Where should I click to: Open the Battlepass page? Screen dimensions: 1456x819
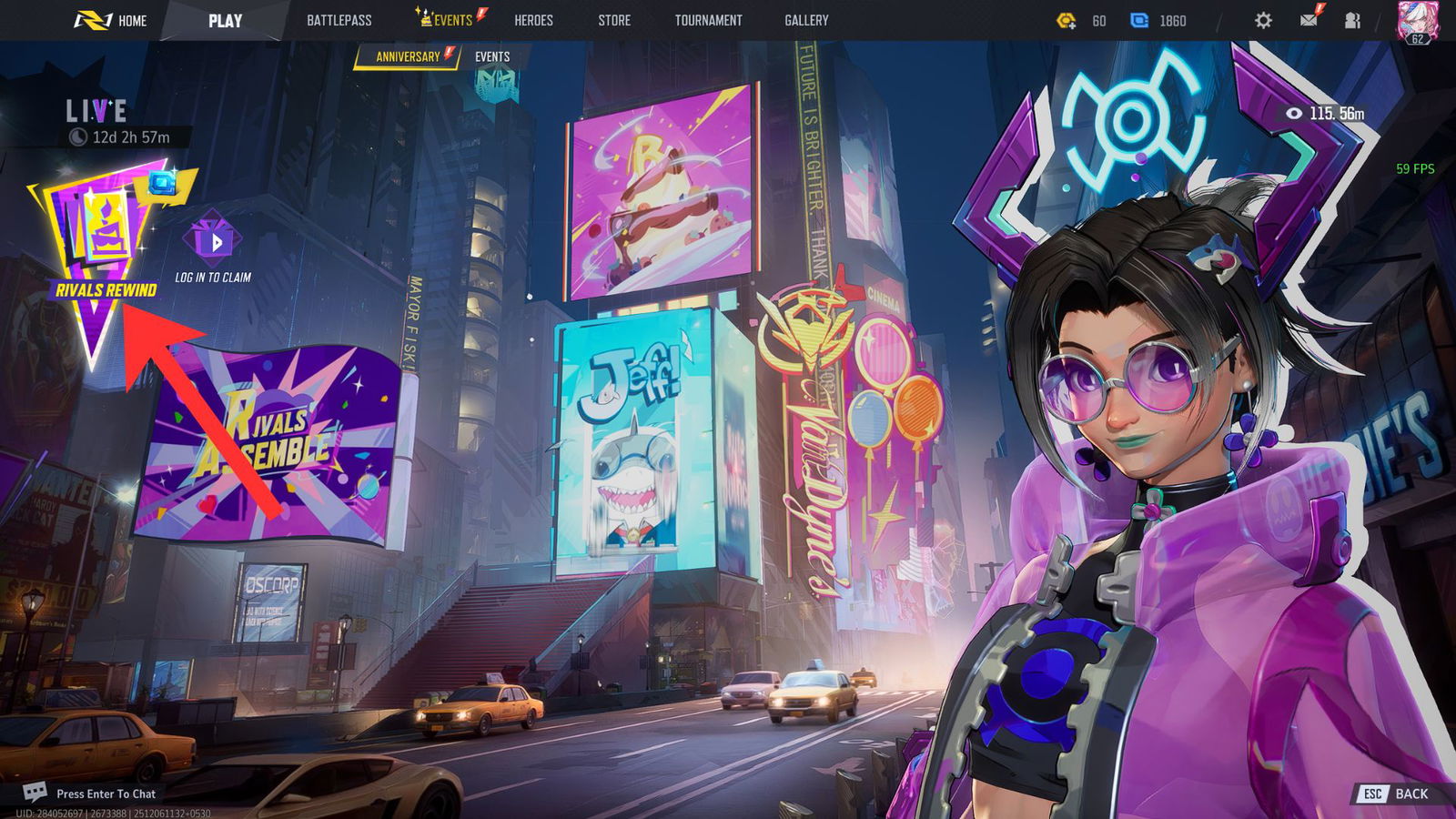(339, 20)
